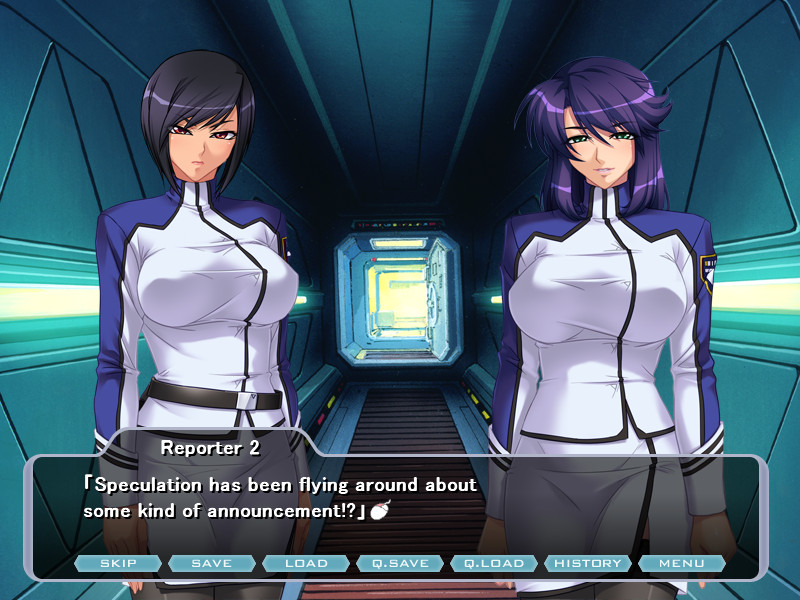This screenshot has width=800, height=600.
Task: Quick save with Q.SAVE
Action: pos(400,563)
